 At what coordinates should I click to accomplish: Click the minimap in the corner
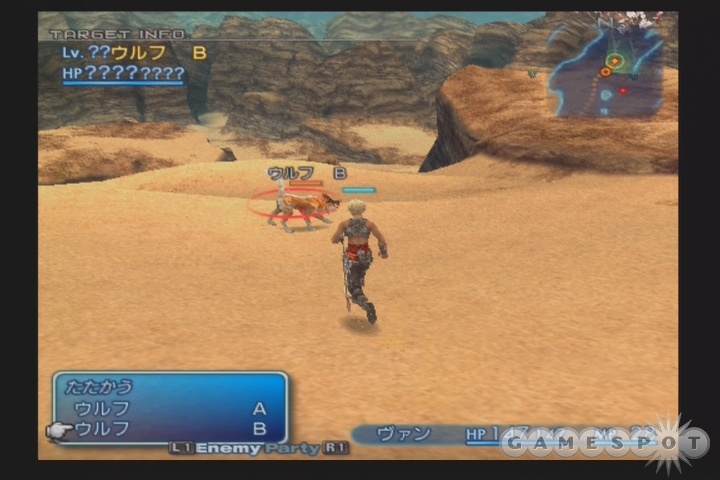pos(607,71)
